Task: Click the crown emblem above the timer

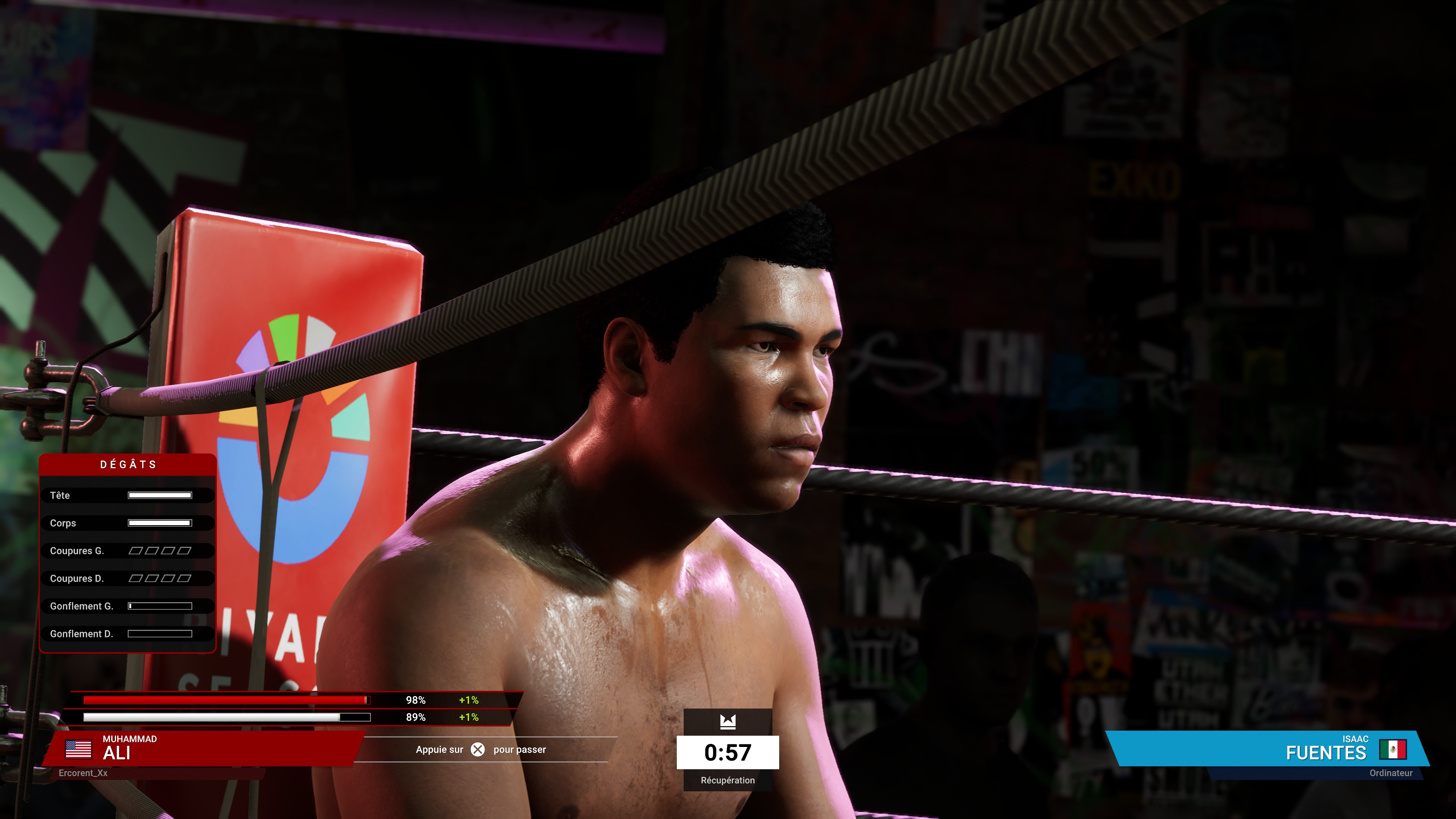Action: point(728,722)
